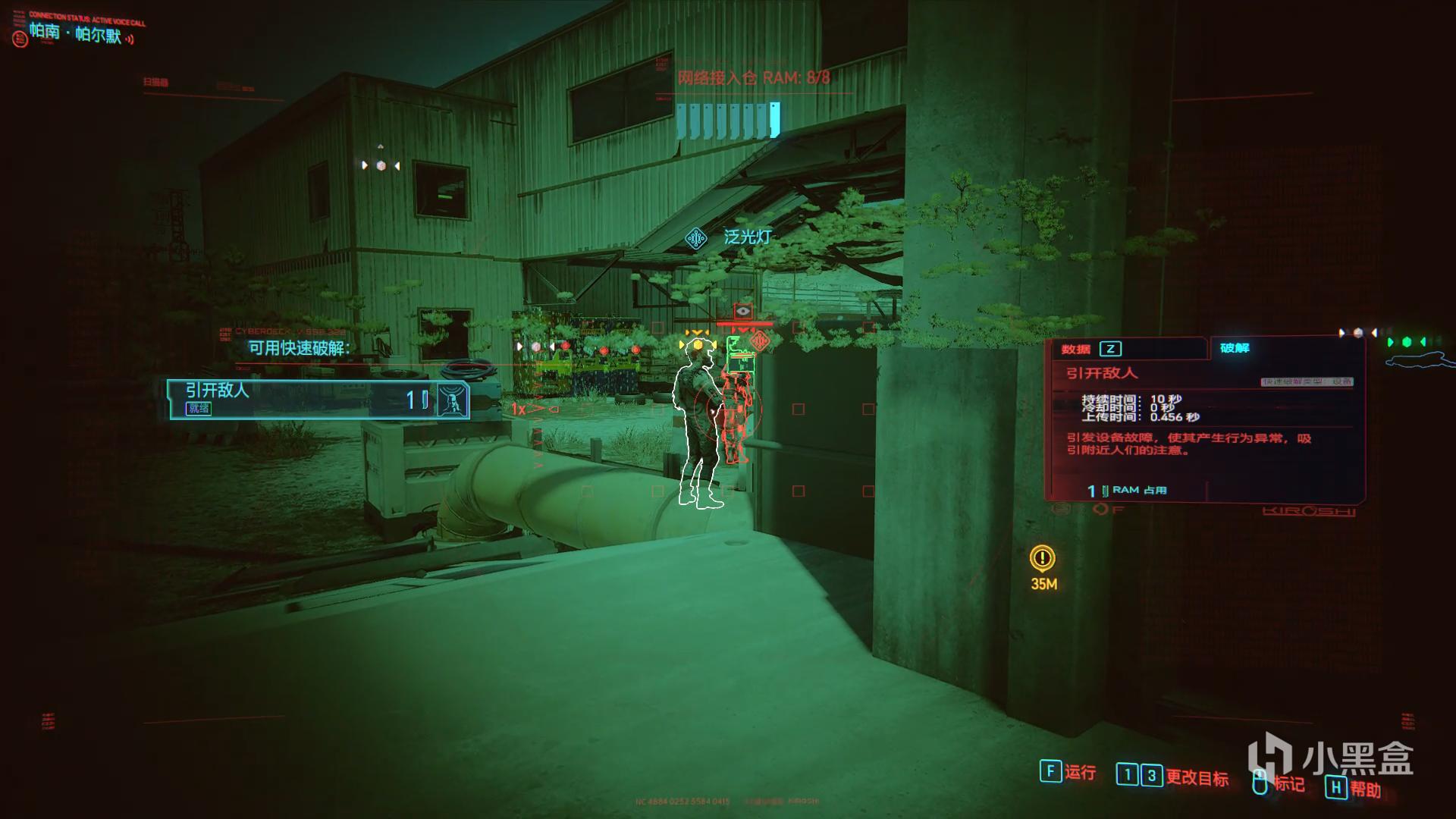Click the 帮助 help label
The width and height of the screenshot is (1456, 819).
1365,789
